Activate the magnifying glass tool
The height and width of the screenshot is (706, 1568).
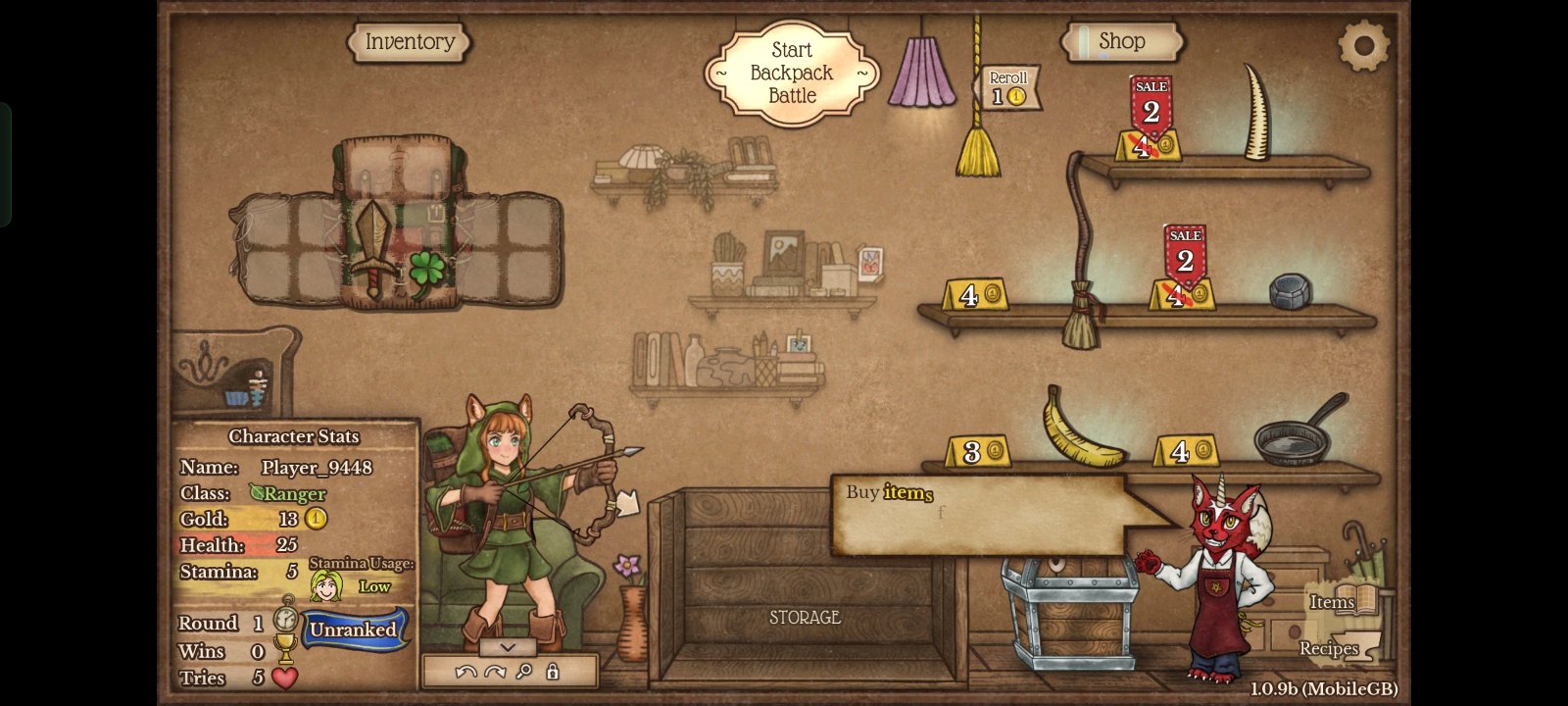[524, 672]
